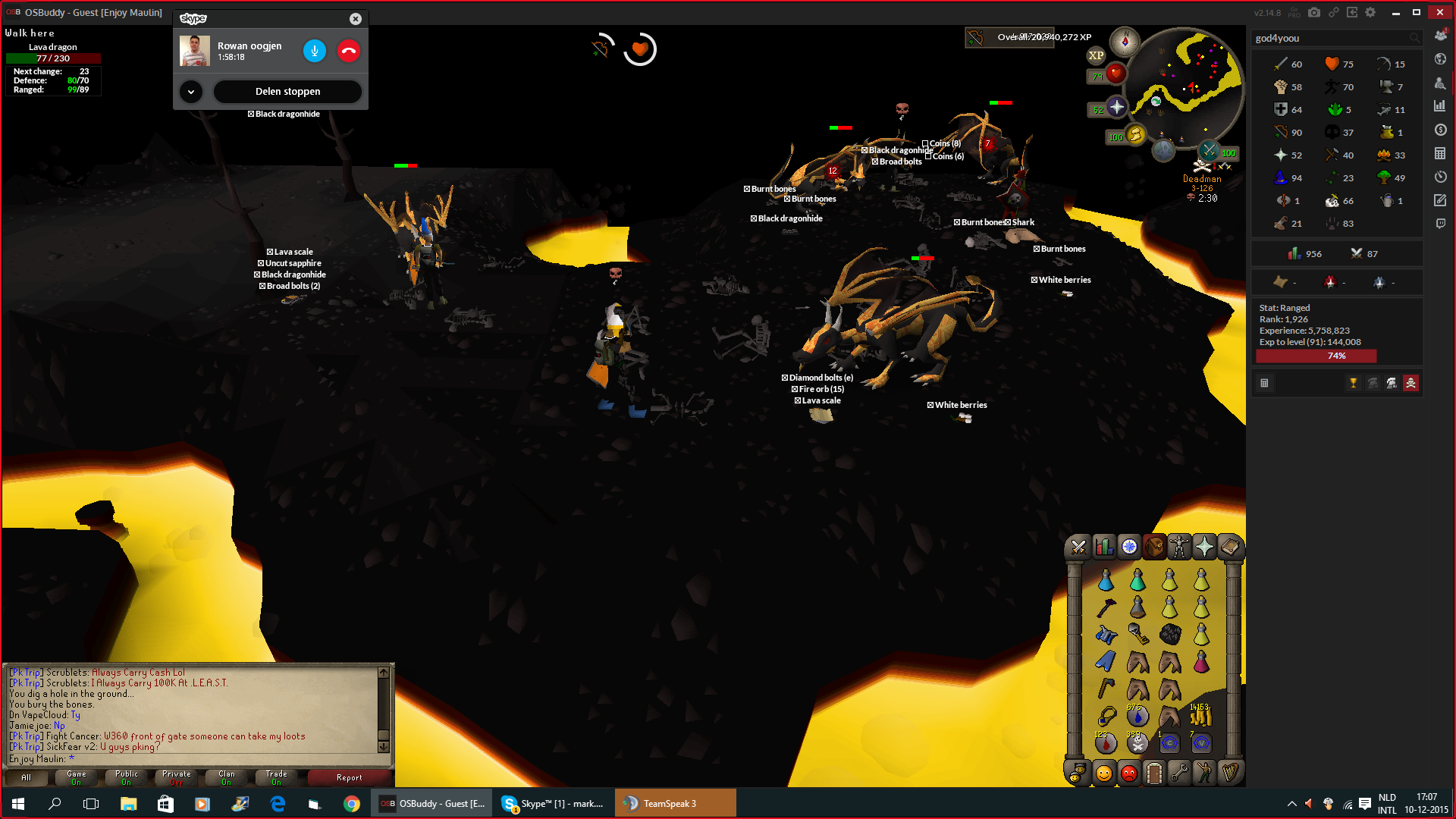The width and height of the screenshot is (1456, 819).
Task: Open the Logout door tab
Action: [x=1154, y=773]
